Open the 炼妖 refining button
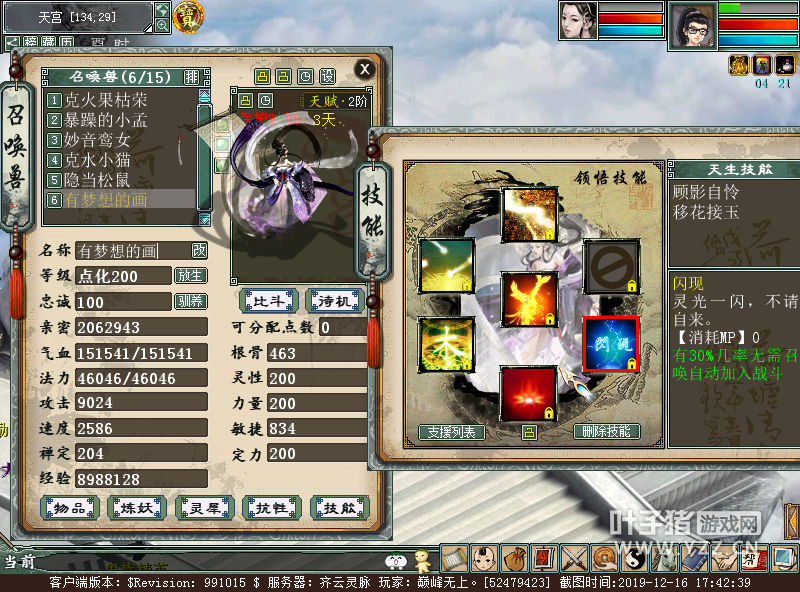Image resolution: width=800 pixels, height=592 pixels. point(137,508)
